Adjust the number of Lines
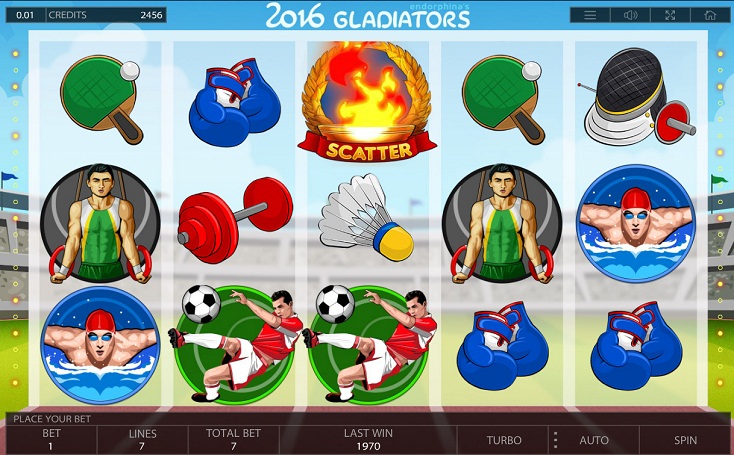The height and width of the screenshot is (455, 734). click(143, 439)
